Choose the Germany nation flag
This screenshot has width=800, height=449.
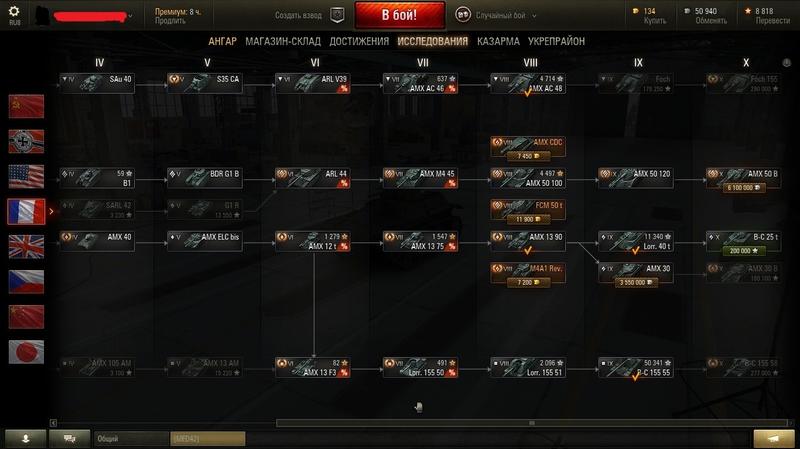click(x=26, y=140)
